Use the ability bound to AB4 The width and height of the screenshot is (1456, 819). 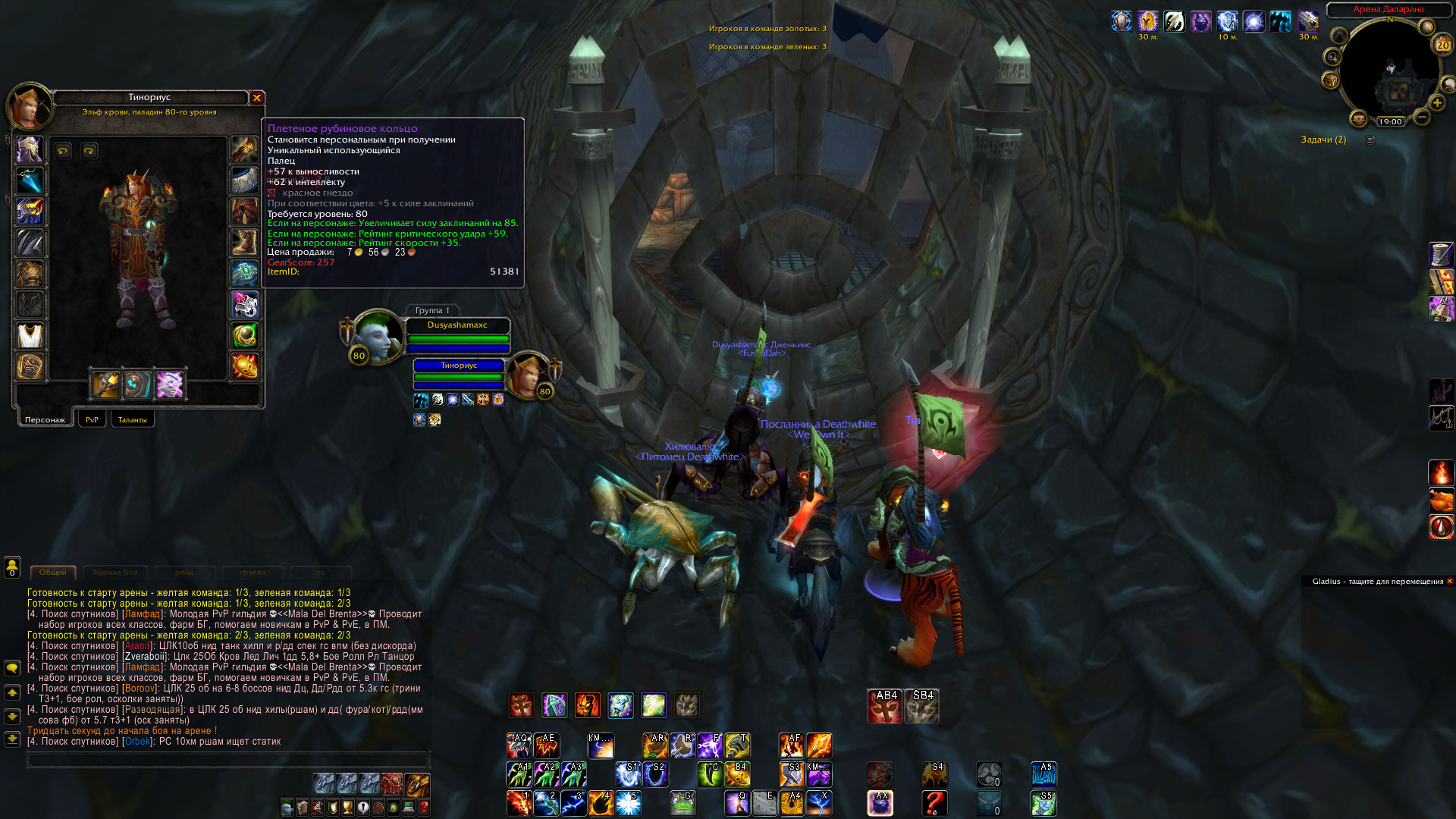point(884,706)
